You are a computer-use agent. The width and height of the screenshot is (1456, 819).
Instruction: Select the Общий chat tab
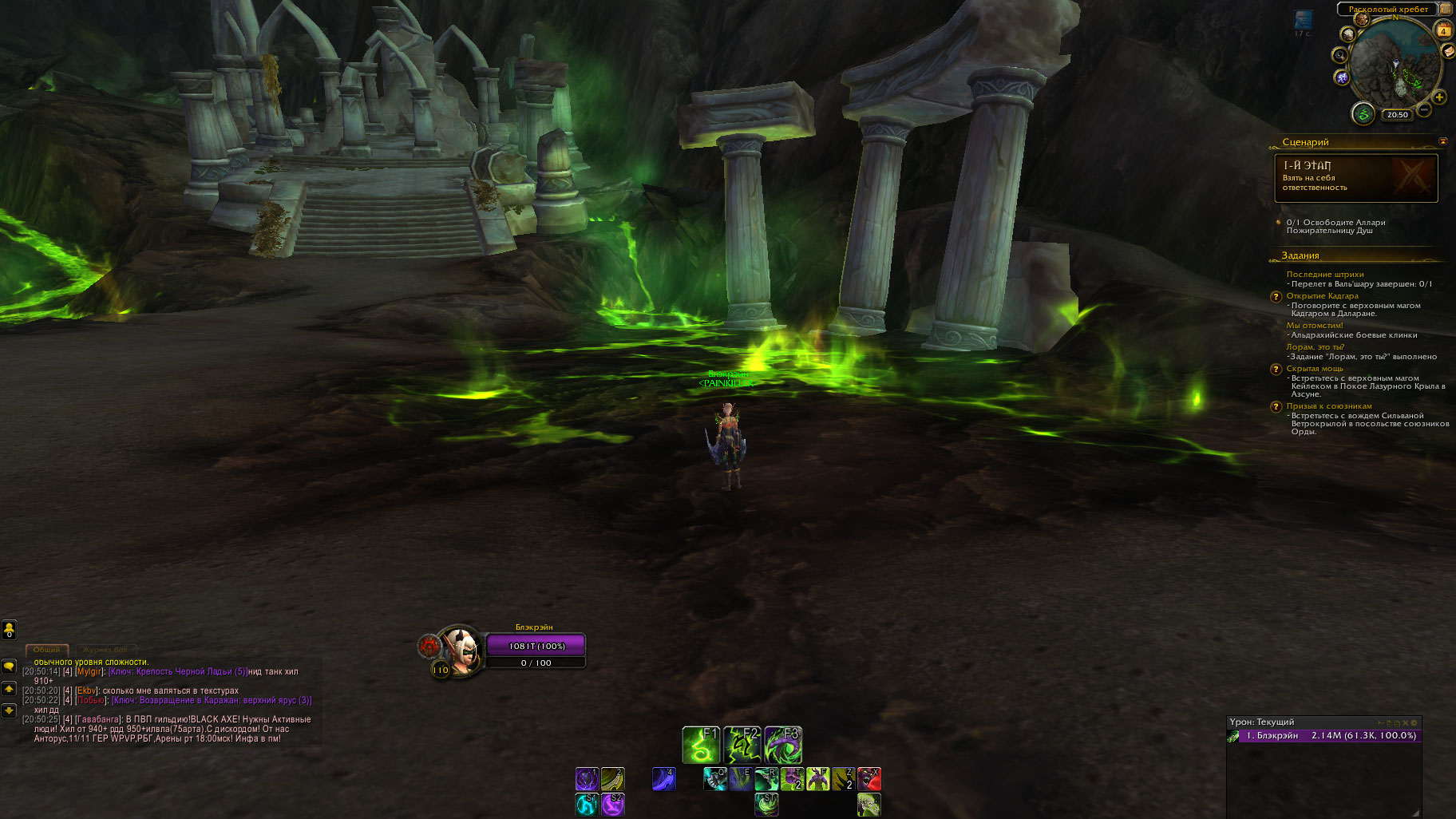[46, 650]
